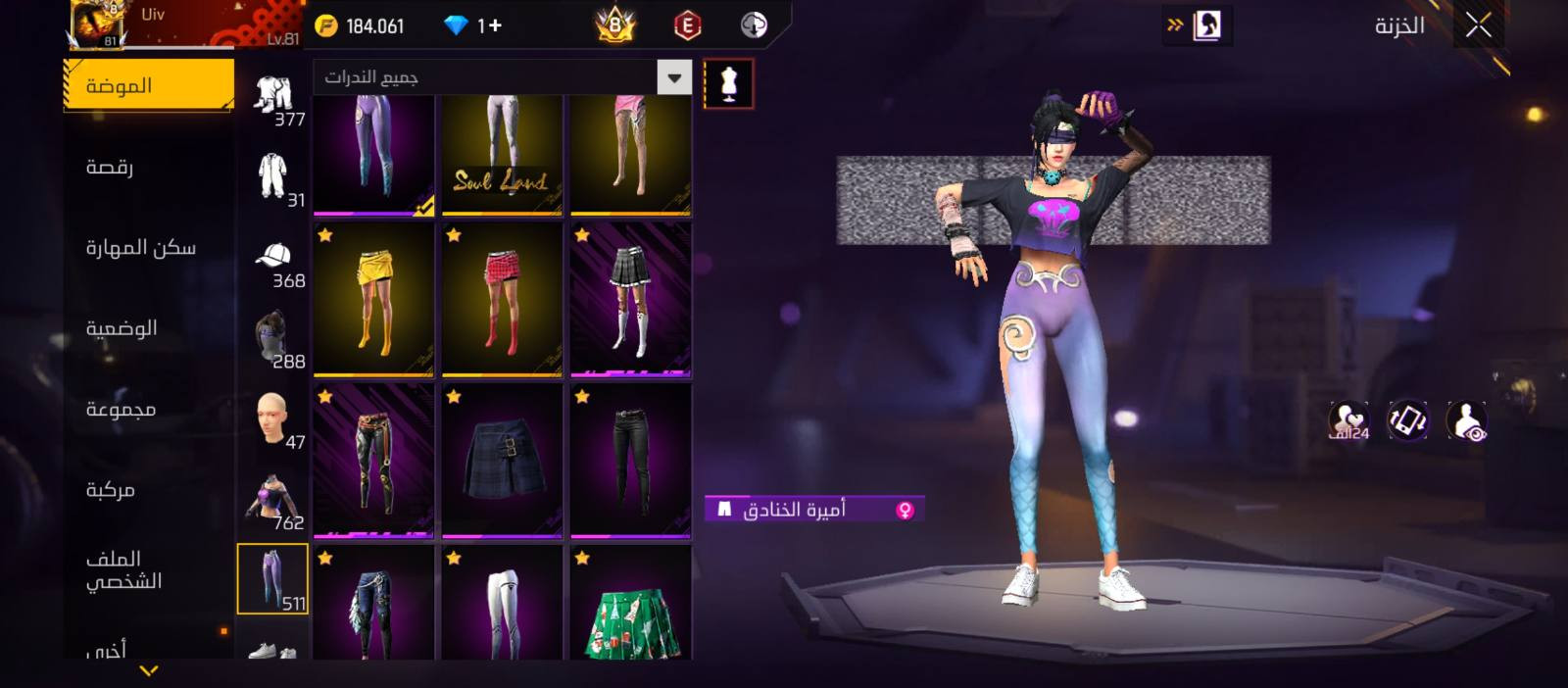Select the الوضعية tab

[122, 328]
